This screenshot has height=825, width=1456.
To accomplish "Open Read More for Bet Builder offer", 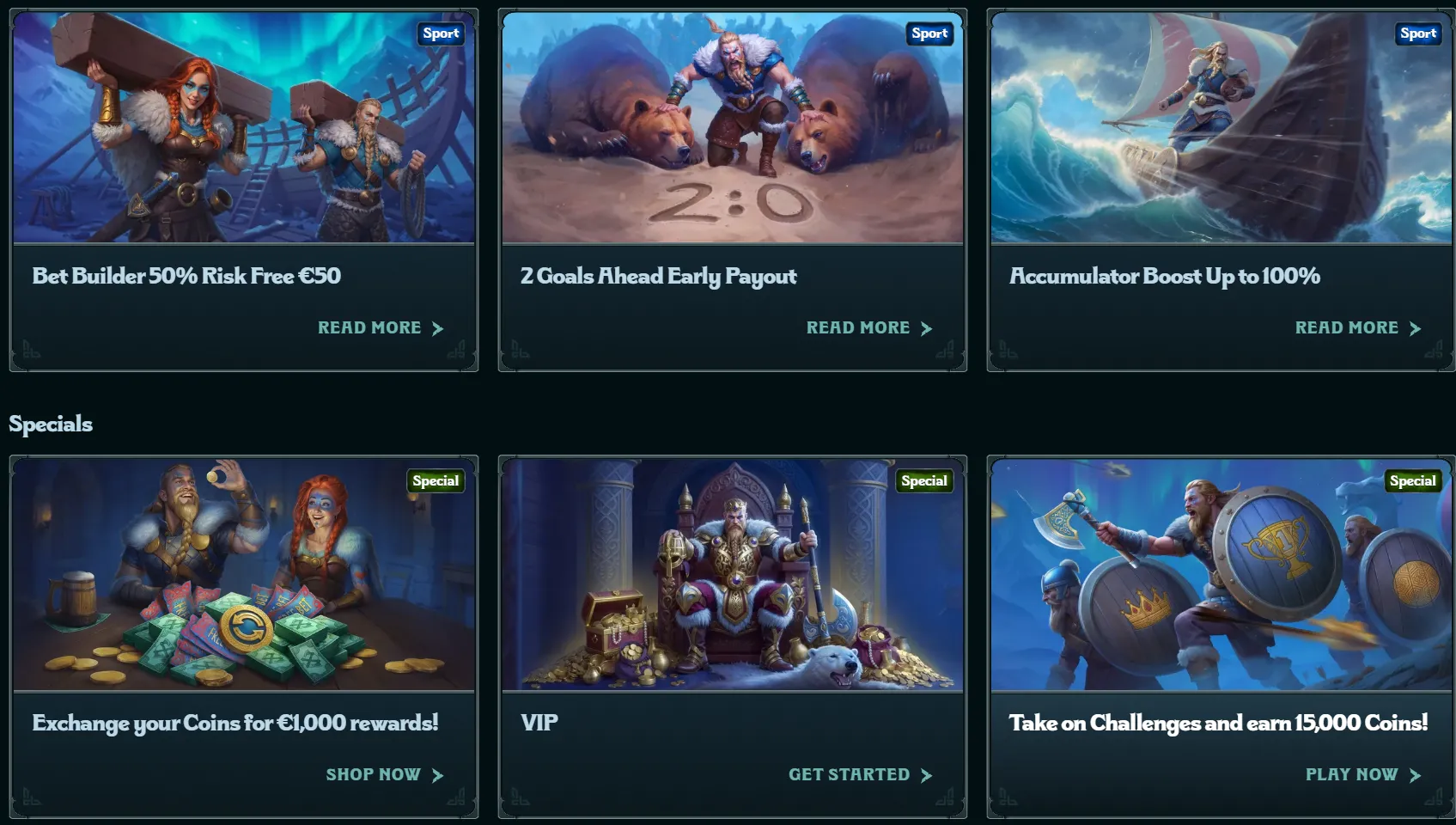I will click(380, 328).
